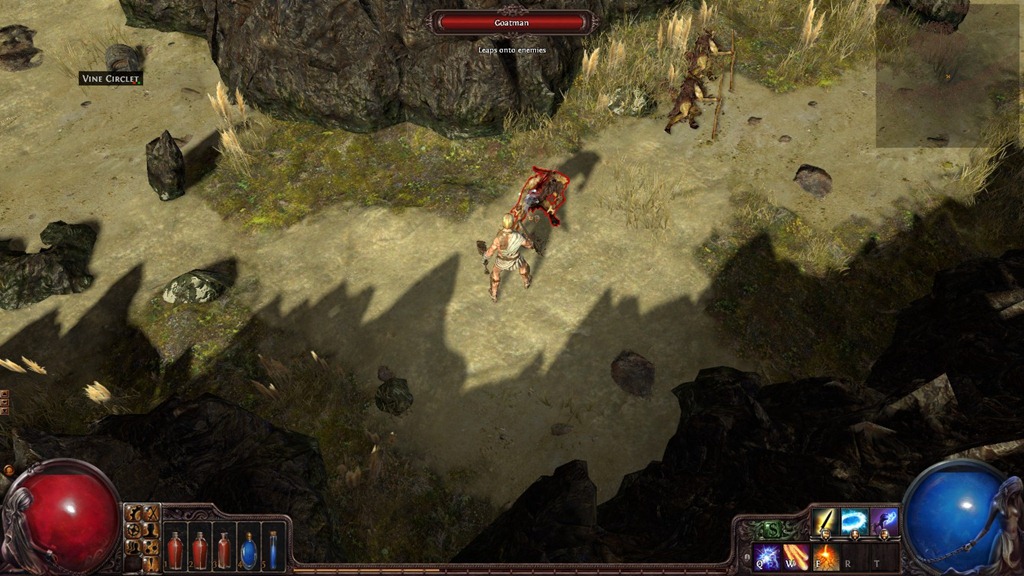1024x576 pixels.
Task: Activate the Q lightning burst skill
Action: click(x=767, y=556)
